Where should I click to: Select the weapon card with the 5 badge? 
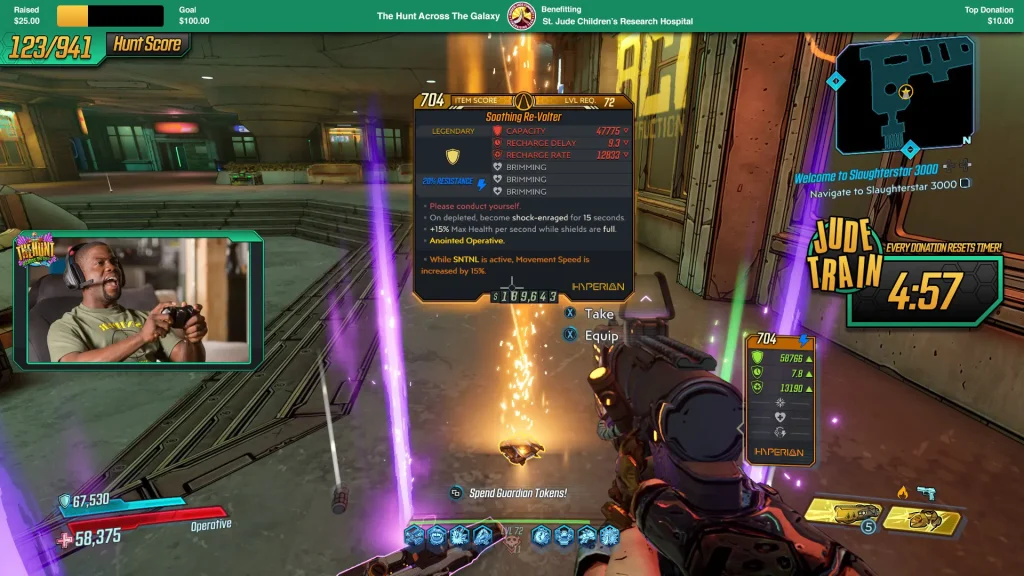(843, 514)
